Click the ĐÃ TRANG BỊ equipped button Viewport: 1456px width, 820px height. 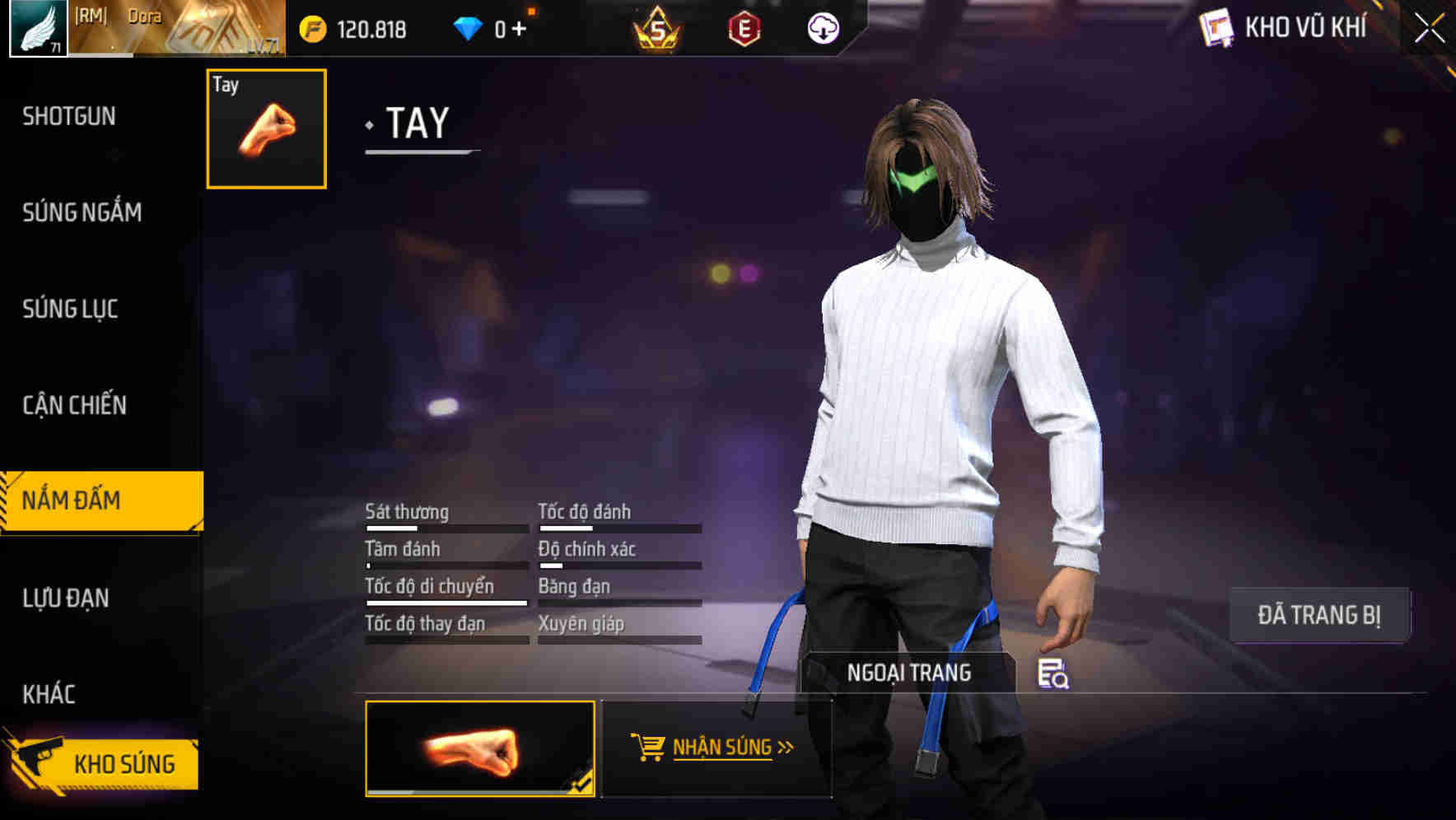pyautogui.click(x=1318, y=614)
